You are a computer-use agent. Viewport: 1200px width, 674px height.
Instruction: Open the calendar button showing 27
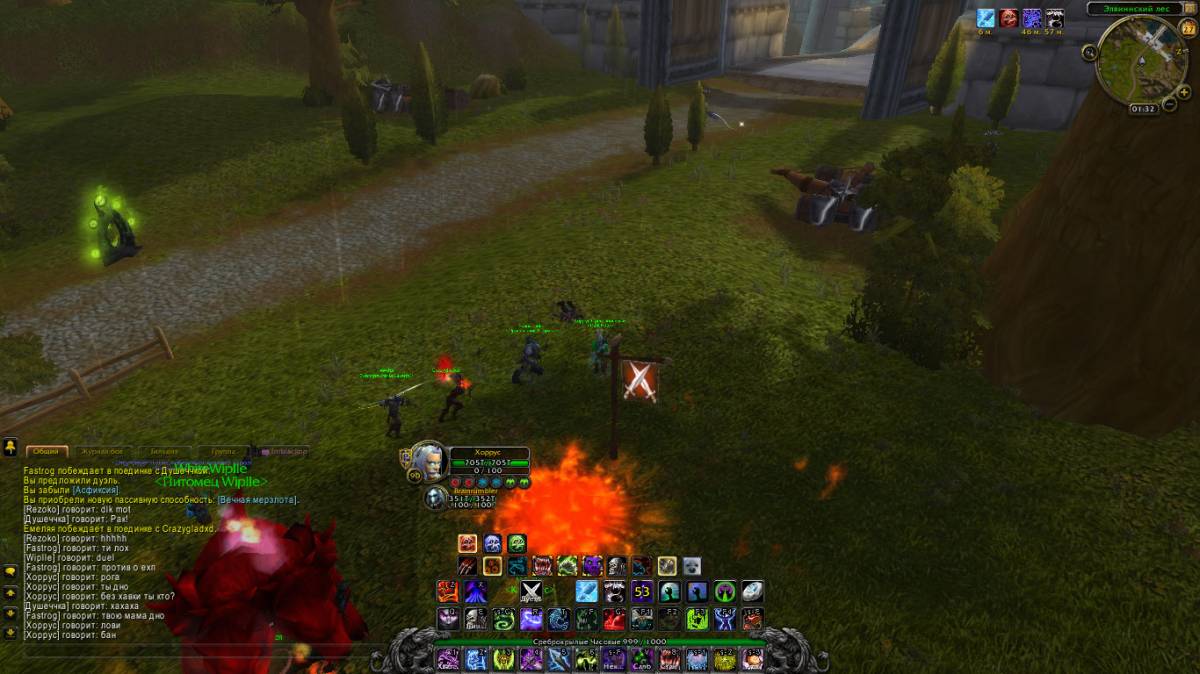tap(1188, 29)
